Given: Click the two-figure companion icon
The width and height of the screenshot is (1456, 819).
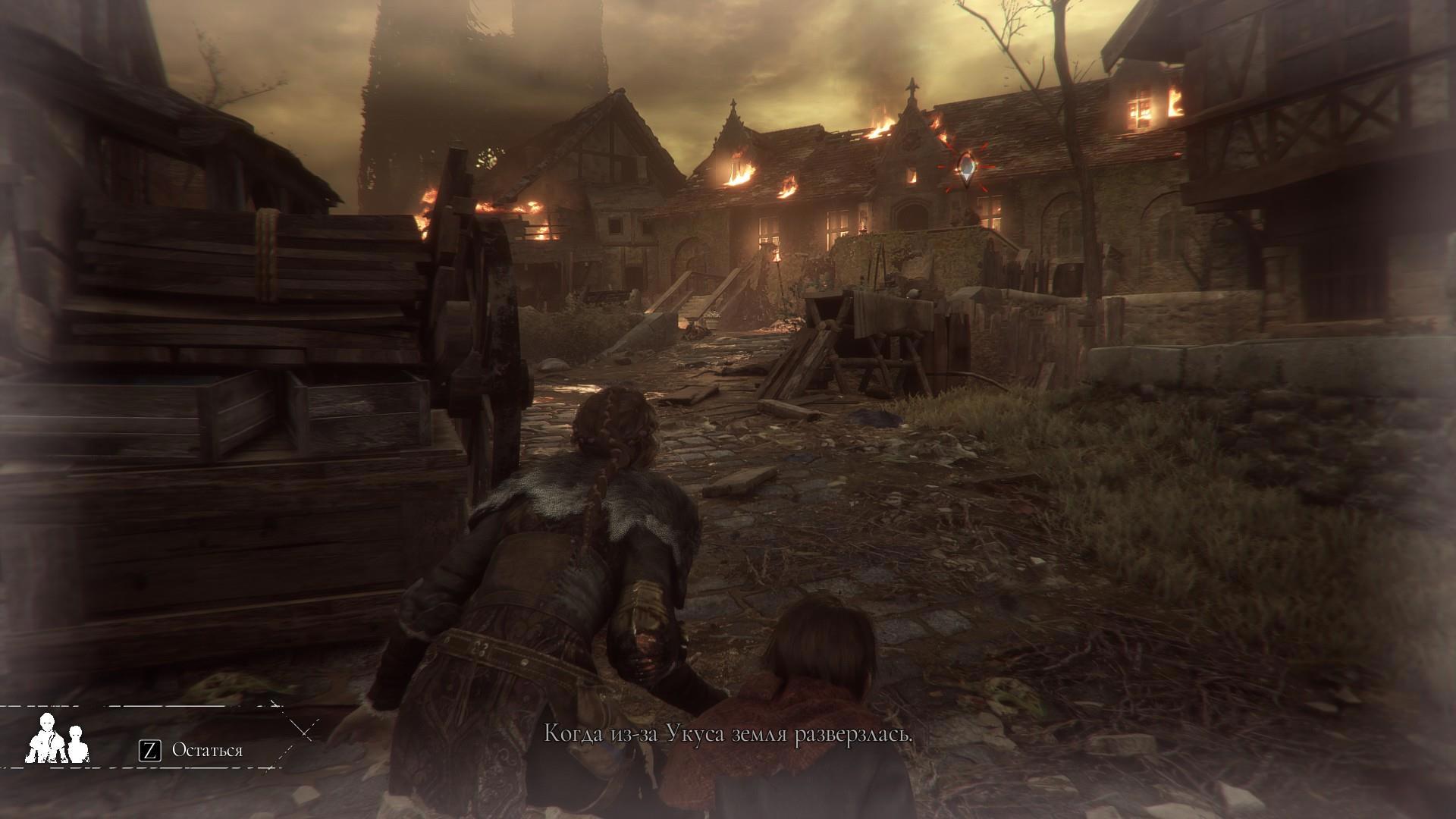Looking at the screenshot, I should click(56, 738).
